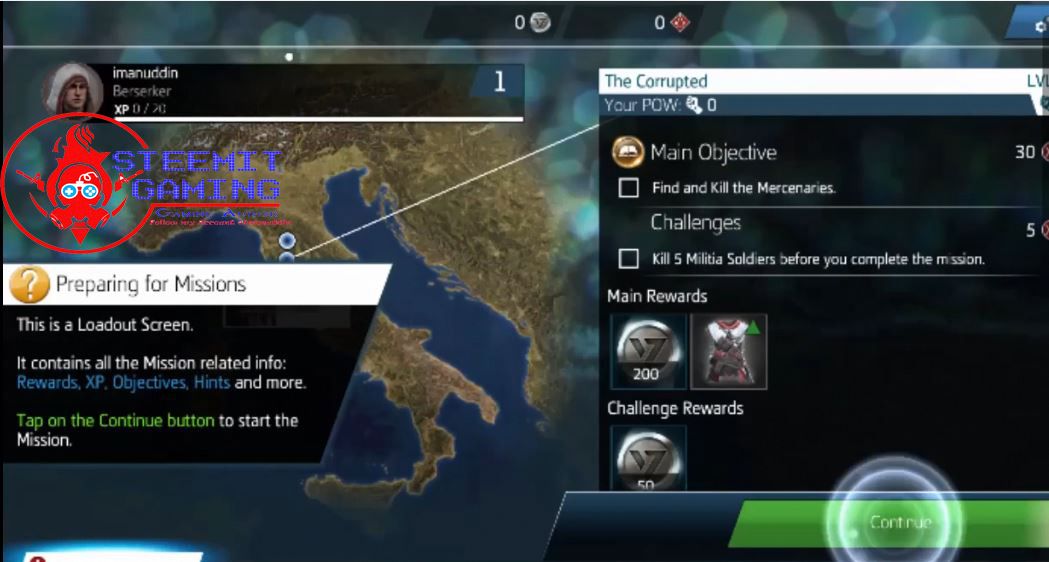Click the Main Objective helmet icon
Image resolution: width=1049 pixels, height=562 pixels.
pos(628,152)
